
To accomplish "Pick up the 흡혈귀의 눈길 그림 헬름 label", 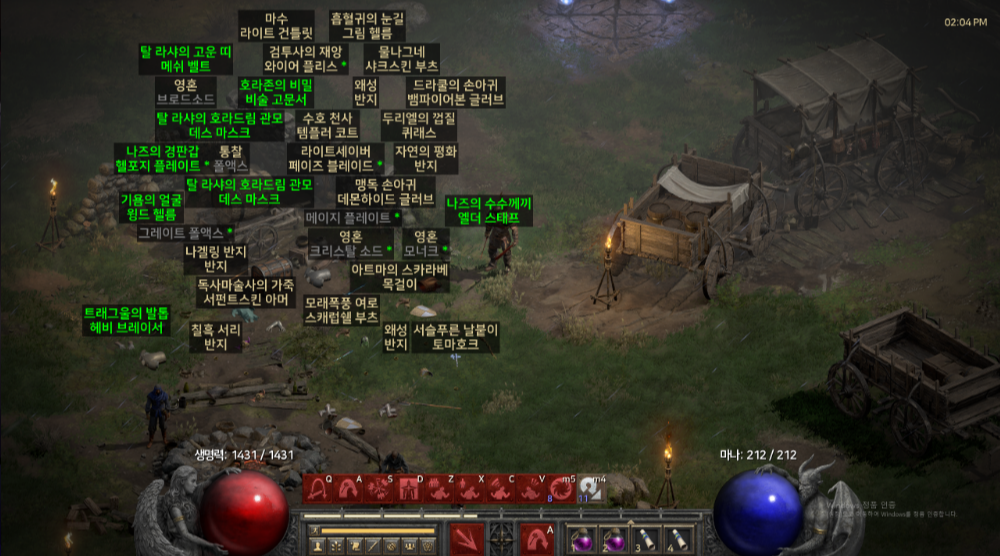I will coord(367,26).
